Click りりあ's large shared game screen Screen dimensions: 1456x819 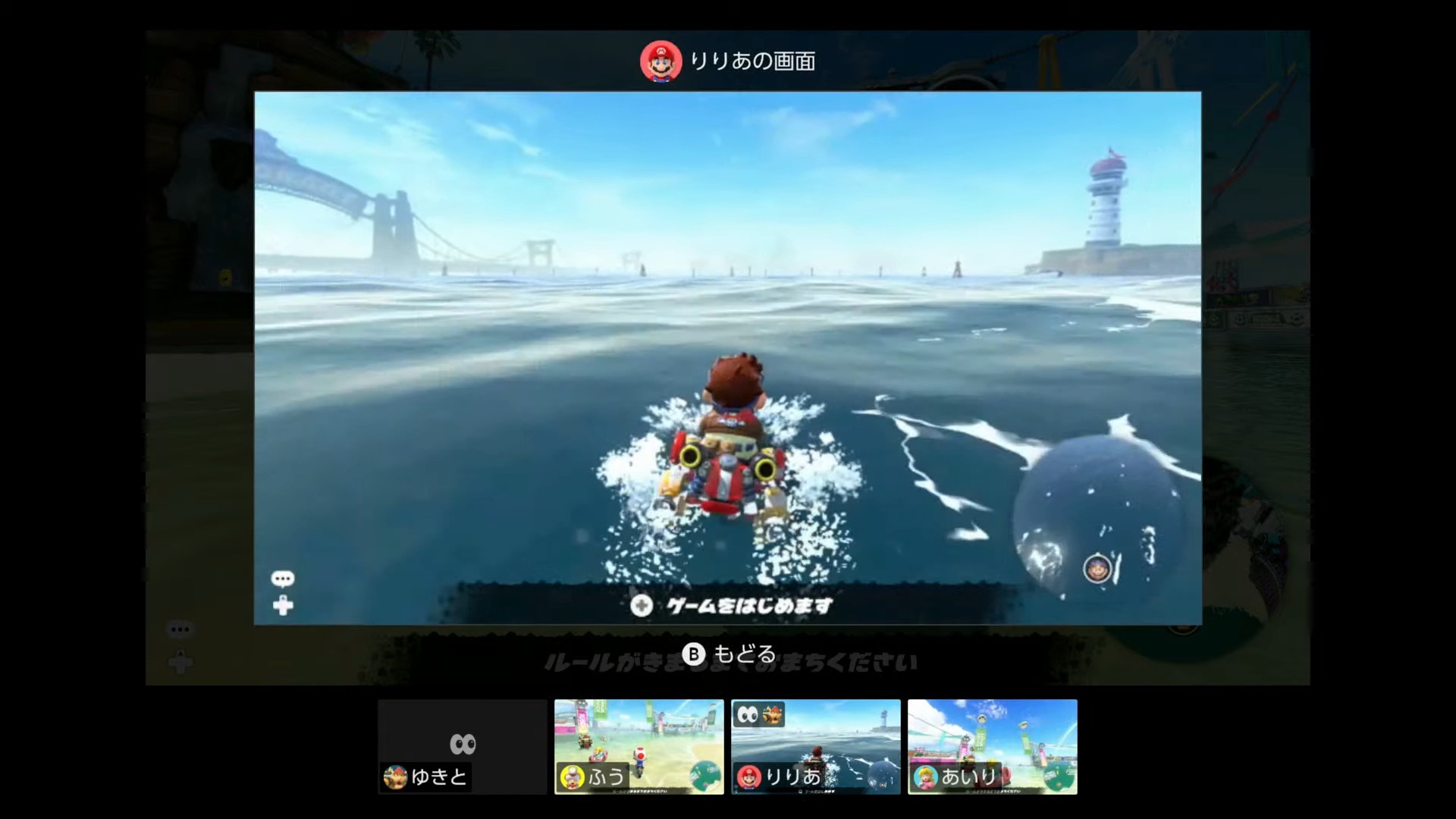(x=728, y=356)
